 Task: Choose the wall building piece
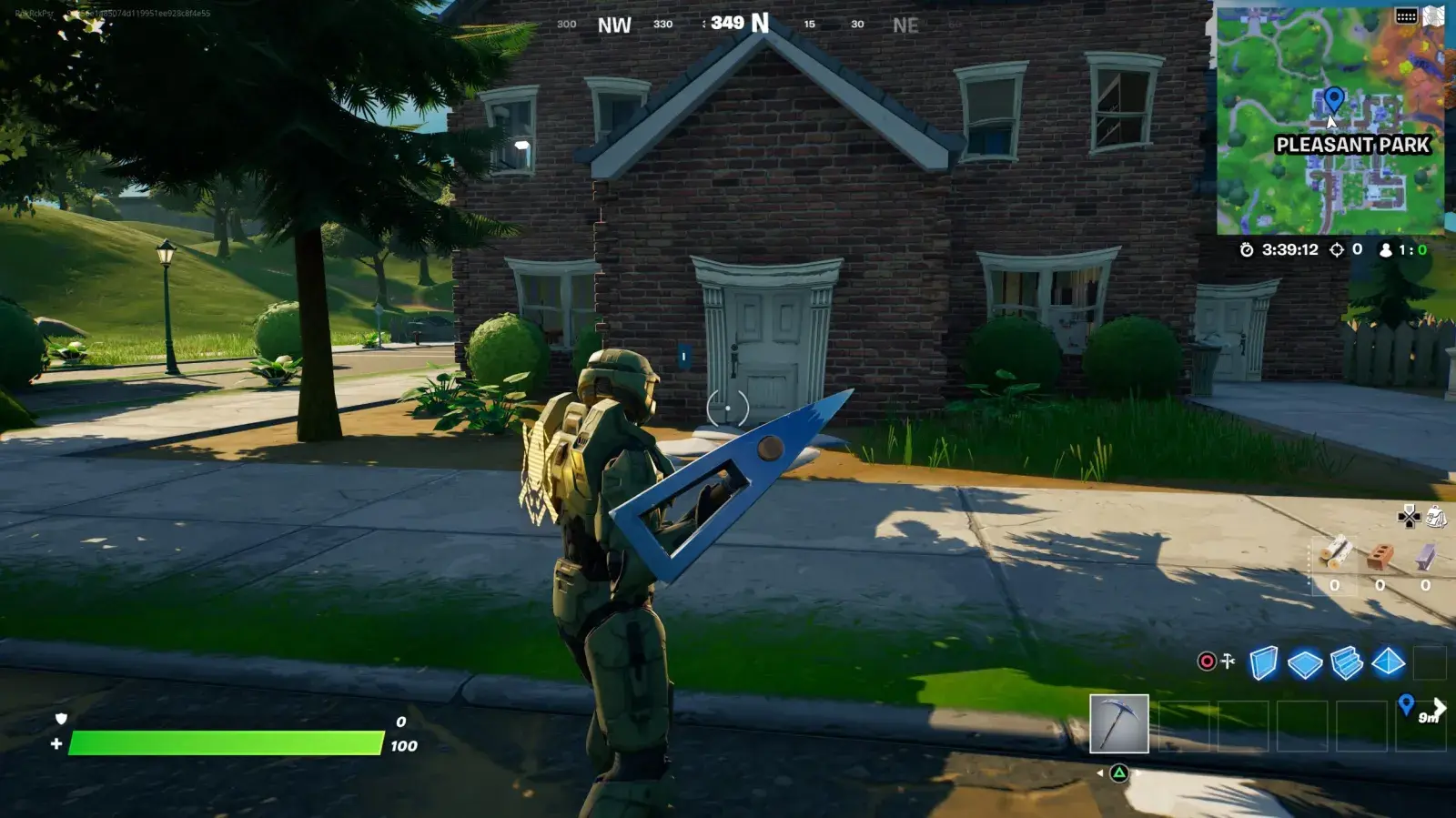click(x=1263, y=663)
